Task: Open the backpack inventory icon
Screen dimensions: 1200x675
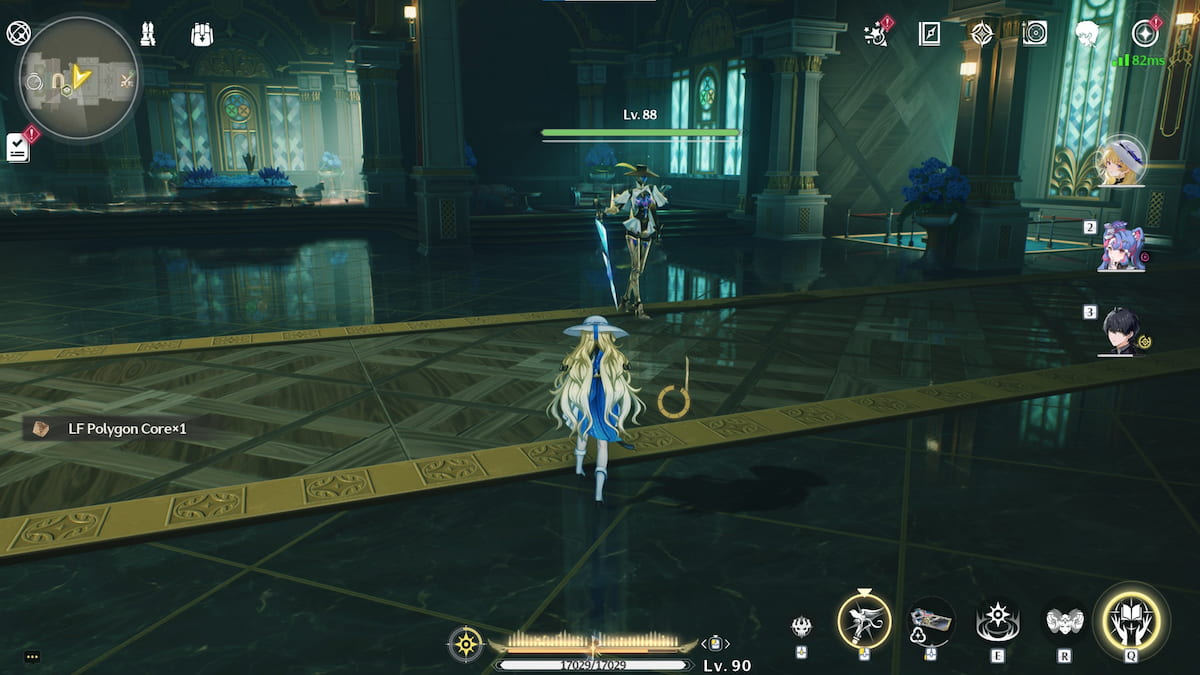Action: (x=202, y=35)
